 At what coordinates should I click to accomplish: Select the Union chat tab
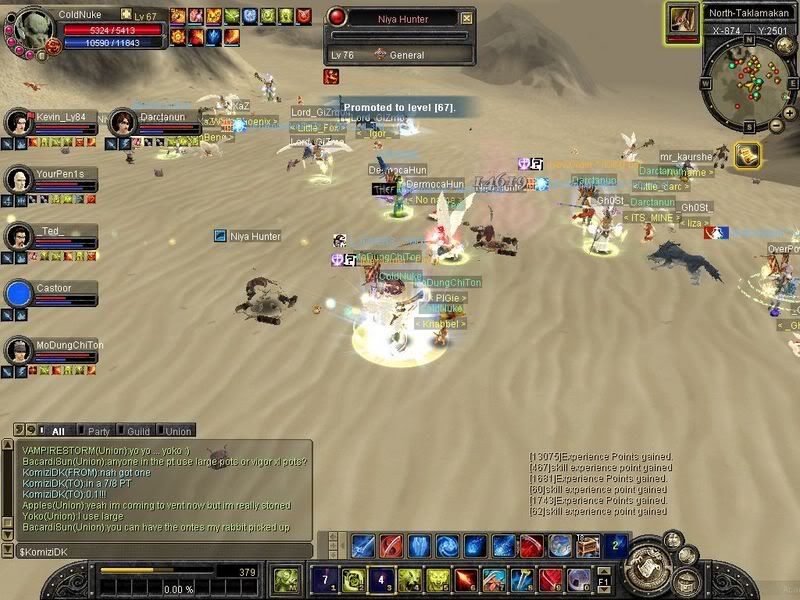tap(177, 431)
